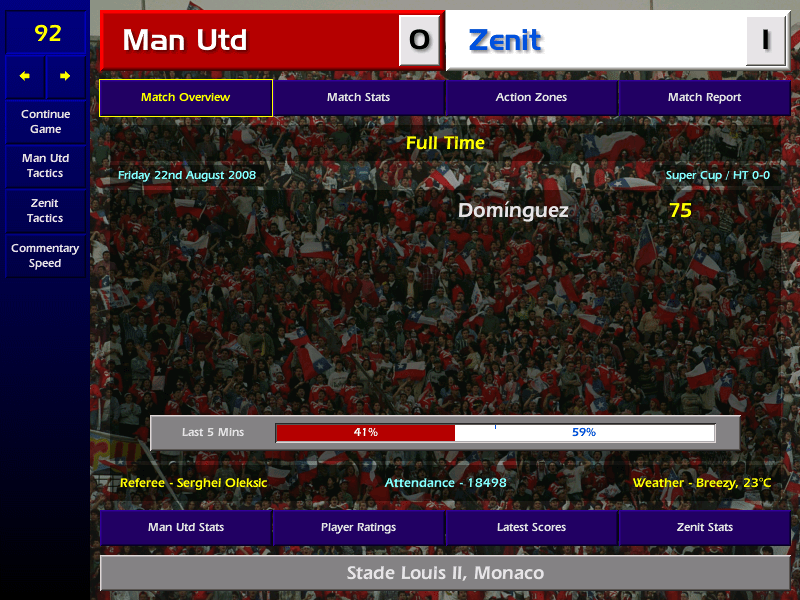Go back with the left arrow
800x600 pixels.
tap(25, 76)
